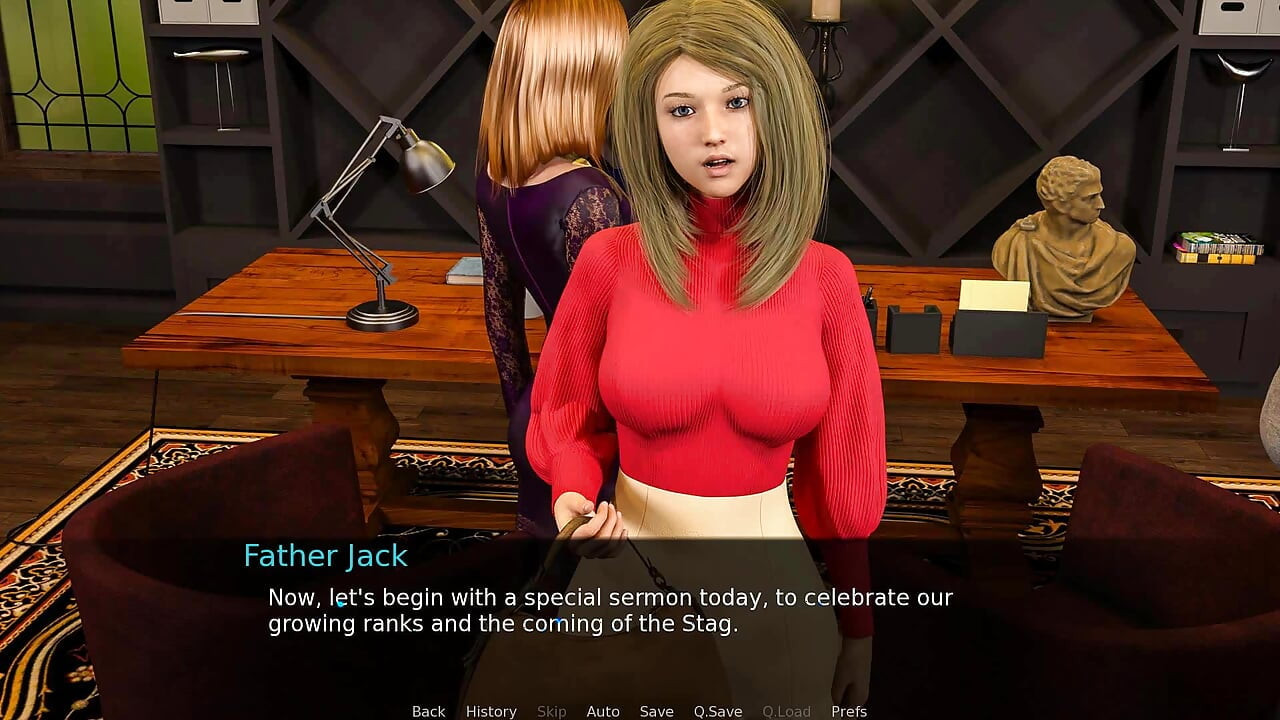This screenshot has width=1280, height=720.
Task: Click Q.Load to quick load
Action: (786, 711)
